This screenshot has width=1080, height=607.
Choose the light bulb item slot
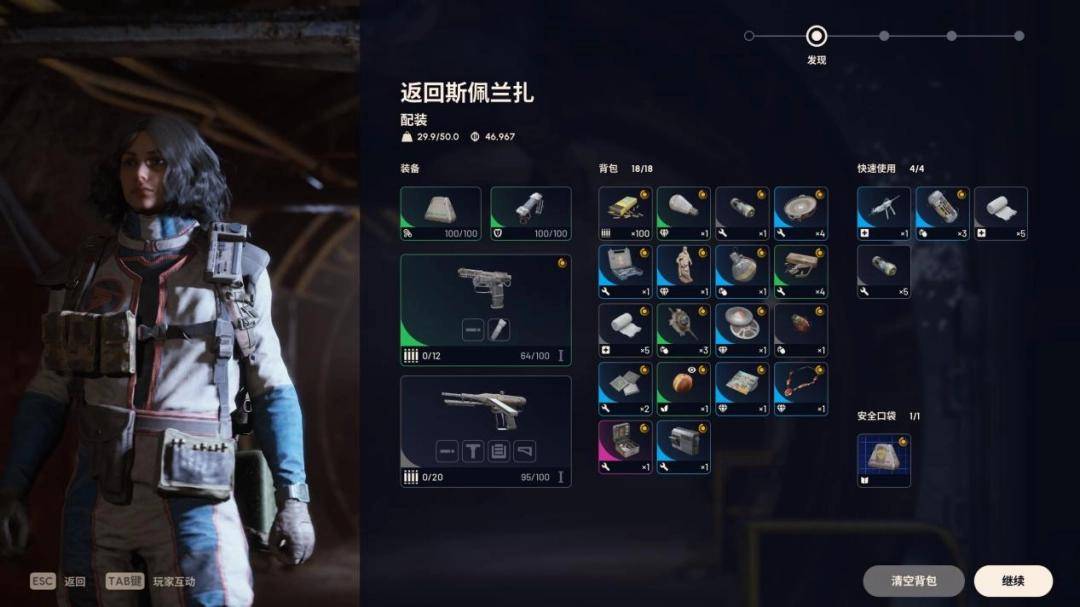[684, 213]
